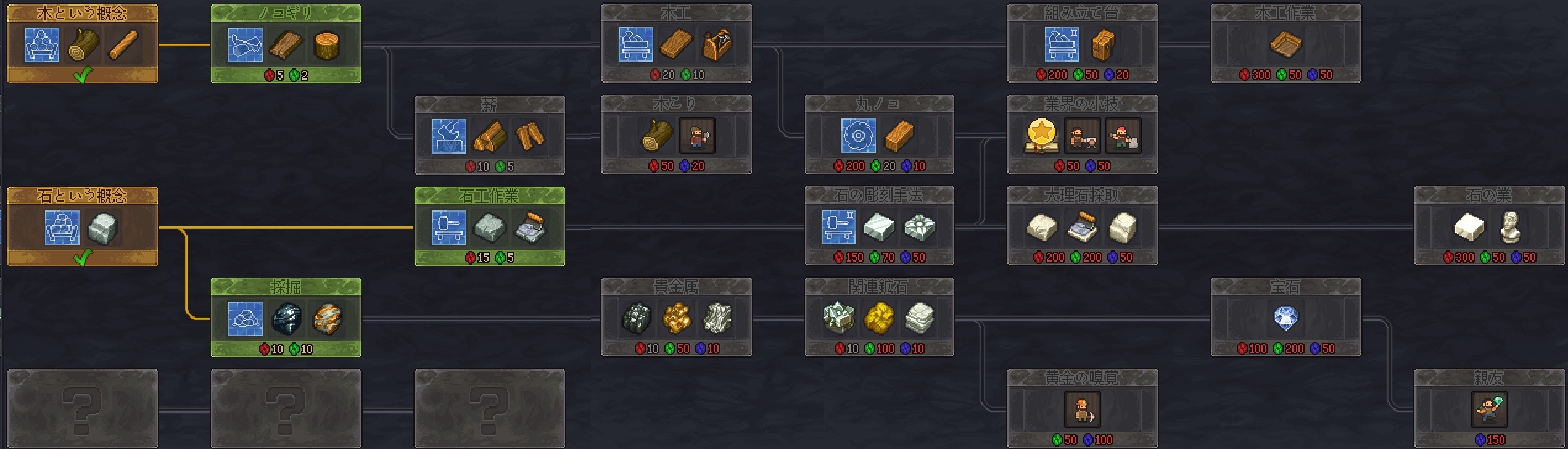Select the 組み立て台 tech node
The width and height of the screenshot is (1568, 449).
click(1082, 44)
